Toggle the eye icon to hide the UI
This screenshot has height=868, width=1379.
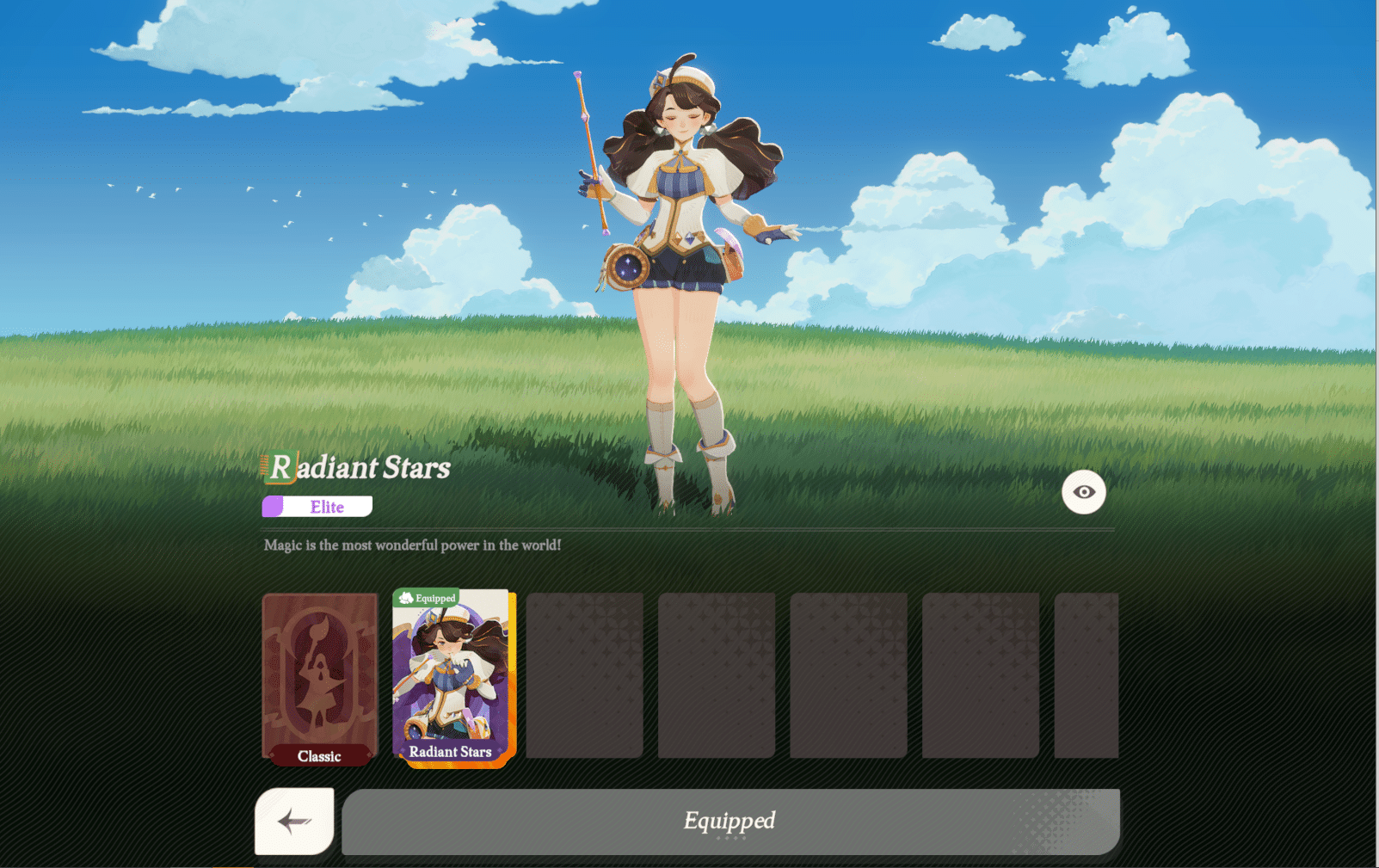pyautogui.click(x=1083, y=491)
